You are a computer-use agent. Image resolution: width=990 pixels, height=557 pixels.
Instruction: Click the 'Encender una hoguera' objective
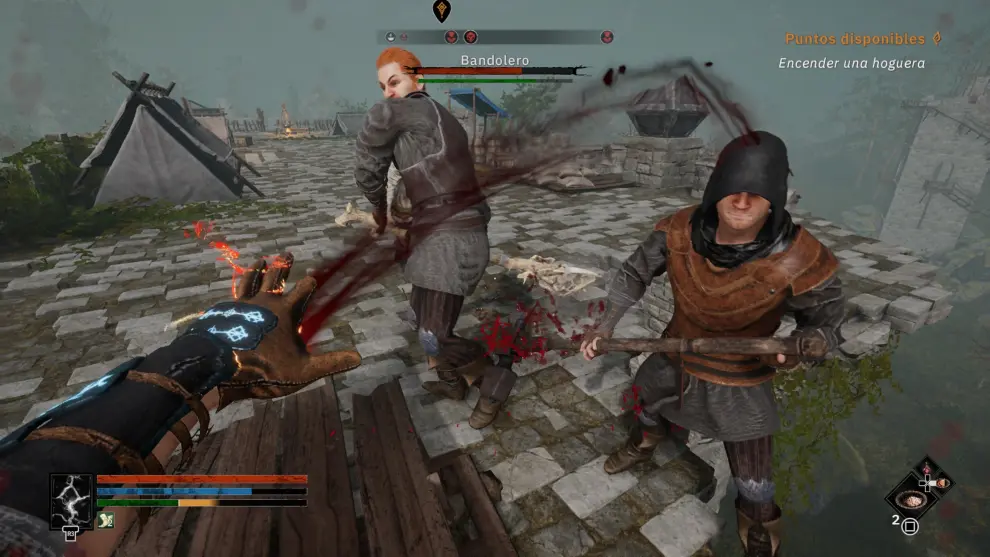click(851, 63)
